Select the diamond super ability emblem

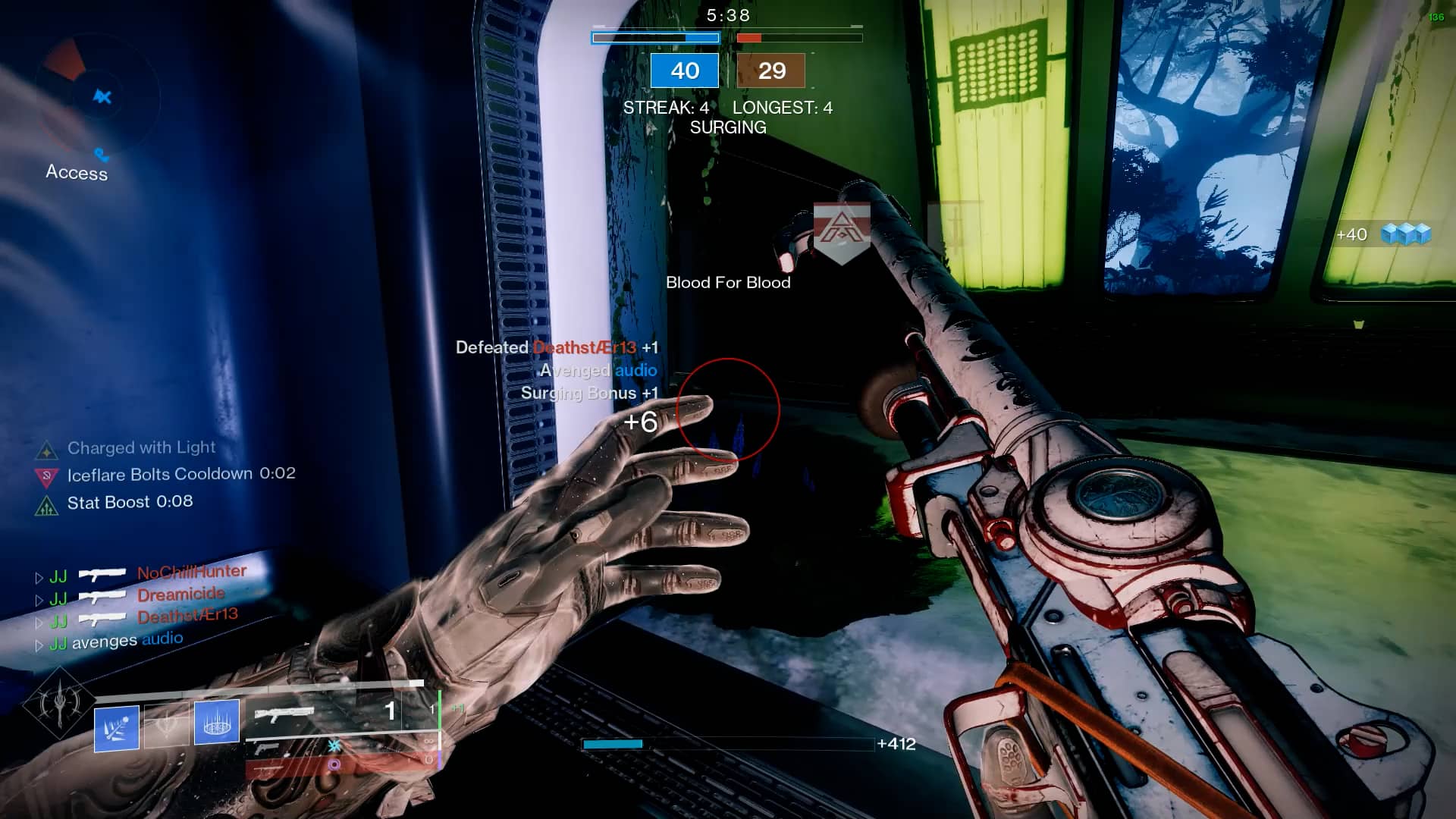(58, 704)
